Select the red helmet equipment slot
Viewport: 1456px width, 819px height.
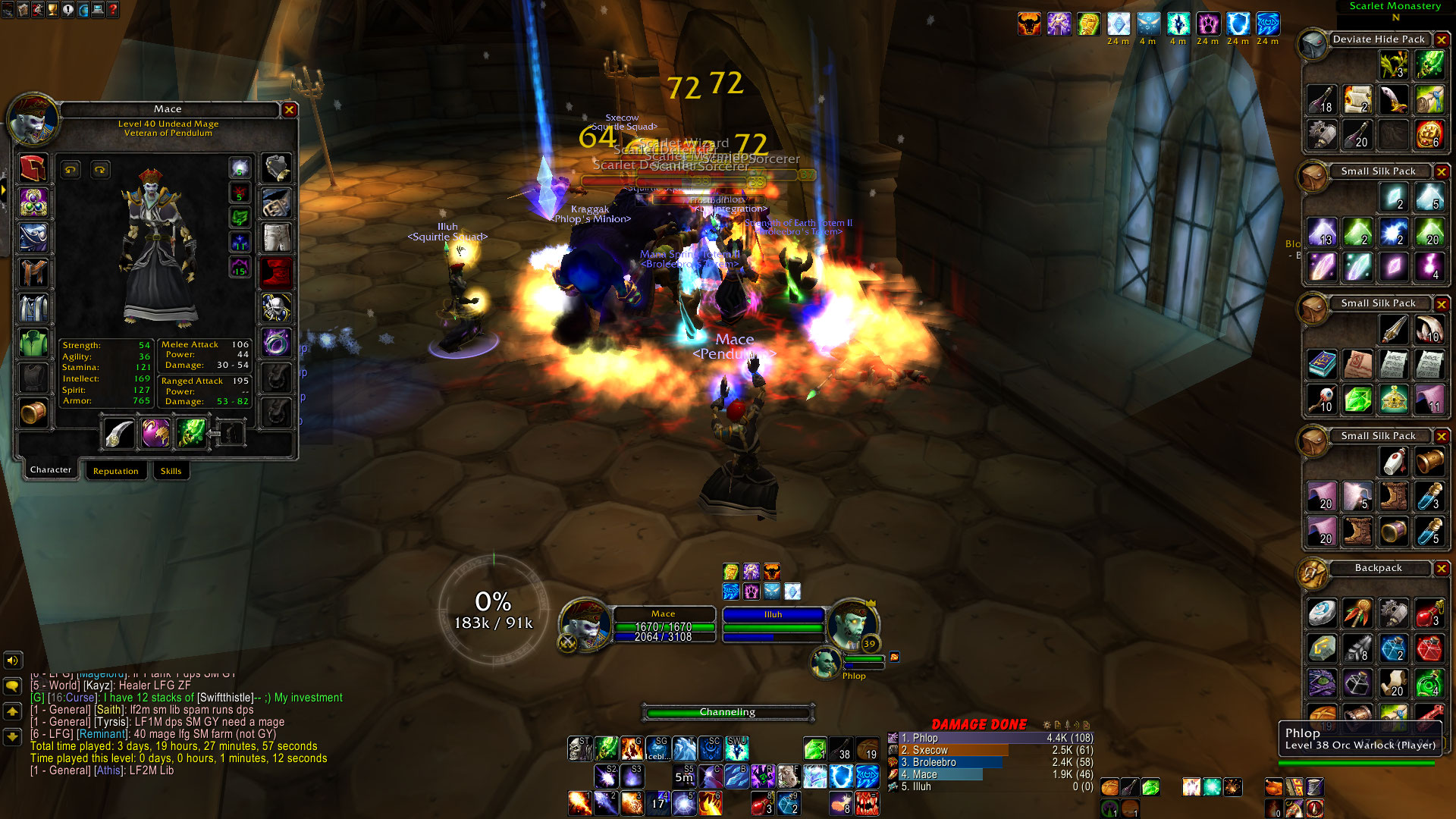(x=33, y=168)
